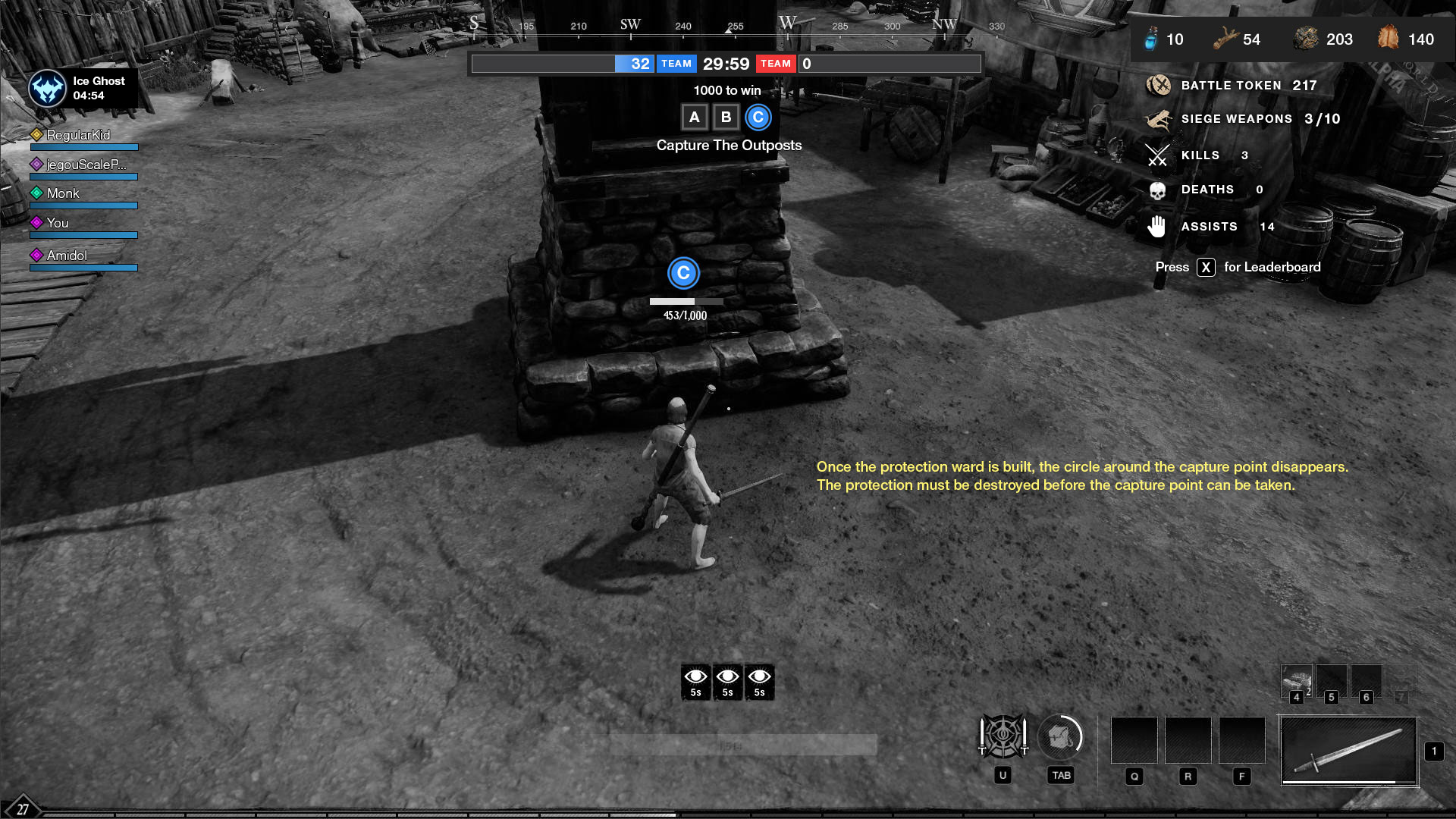Image resolution: width=1456 pixels, height=819 pixels.
Task: Select party member Amidol
Action: click(67, 256)
